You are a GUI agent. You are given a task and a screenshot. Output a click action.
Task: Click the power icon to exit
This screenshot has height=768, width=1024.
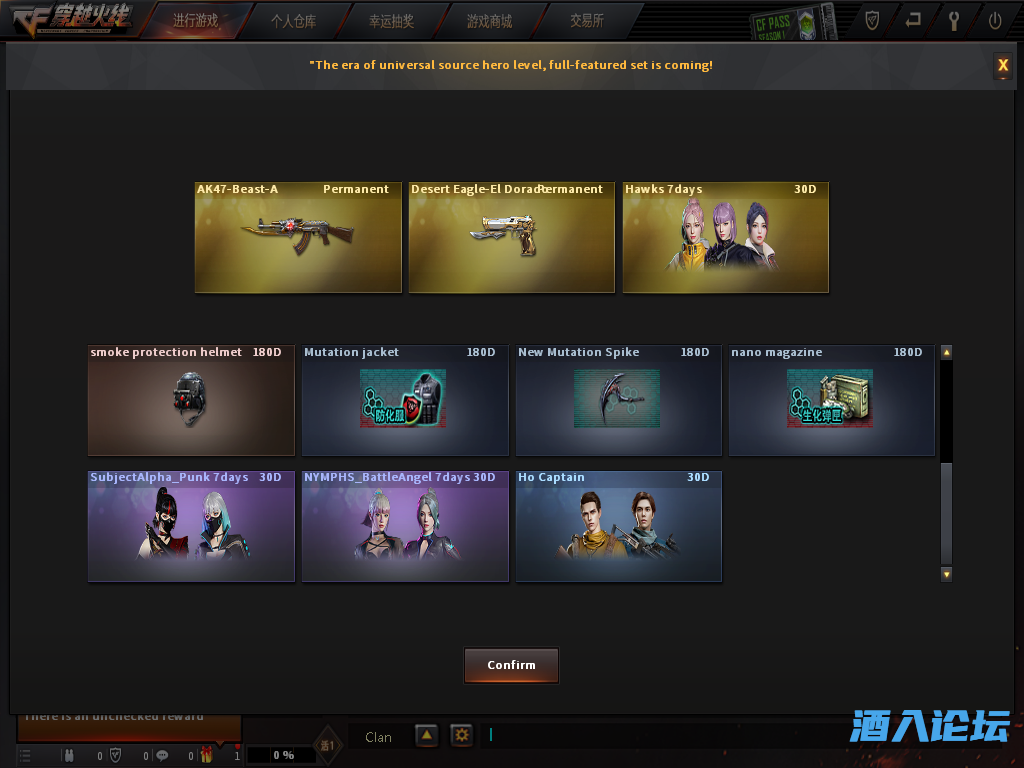click(x=995, y=20)
